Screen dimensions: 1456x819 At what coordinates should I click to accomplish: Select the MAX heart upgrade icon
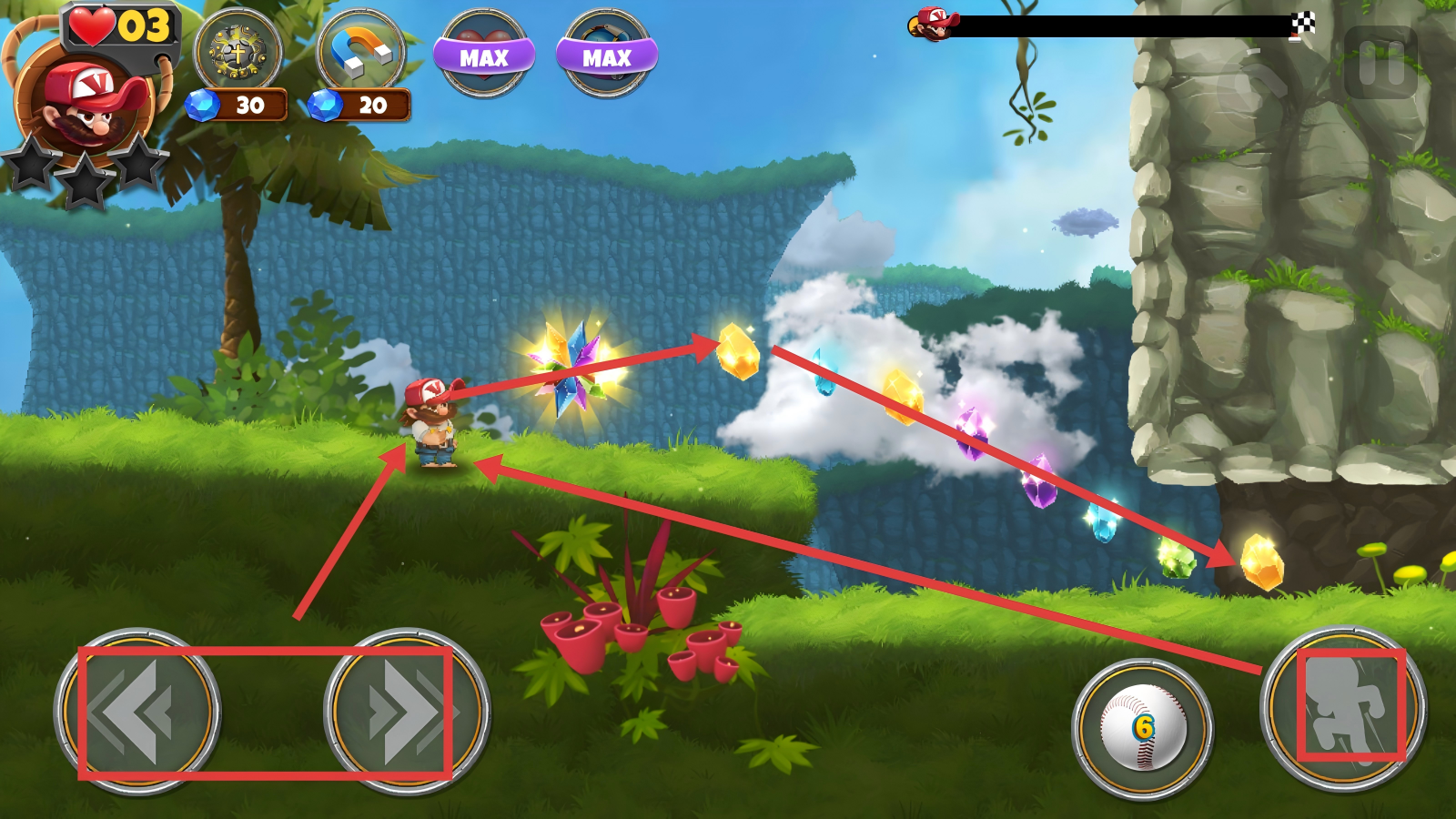point(483,53)
